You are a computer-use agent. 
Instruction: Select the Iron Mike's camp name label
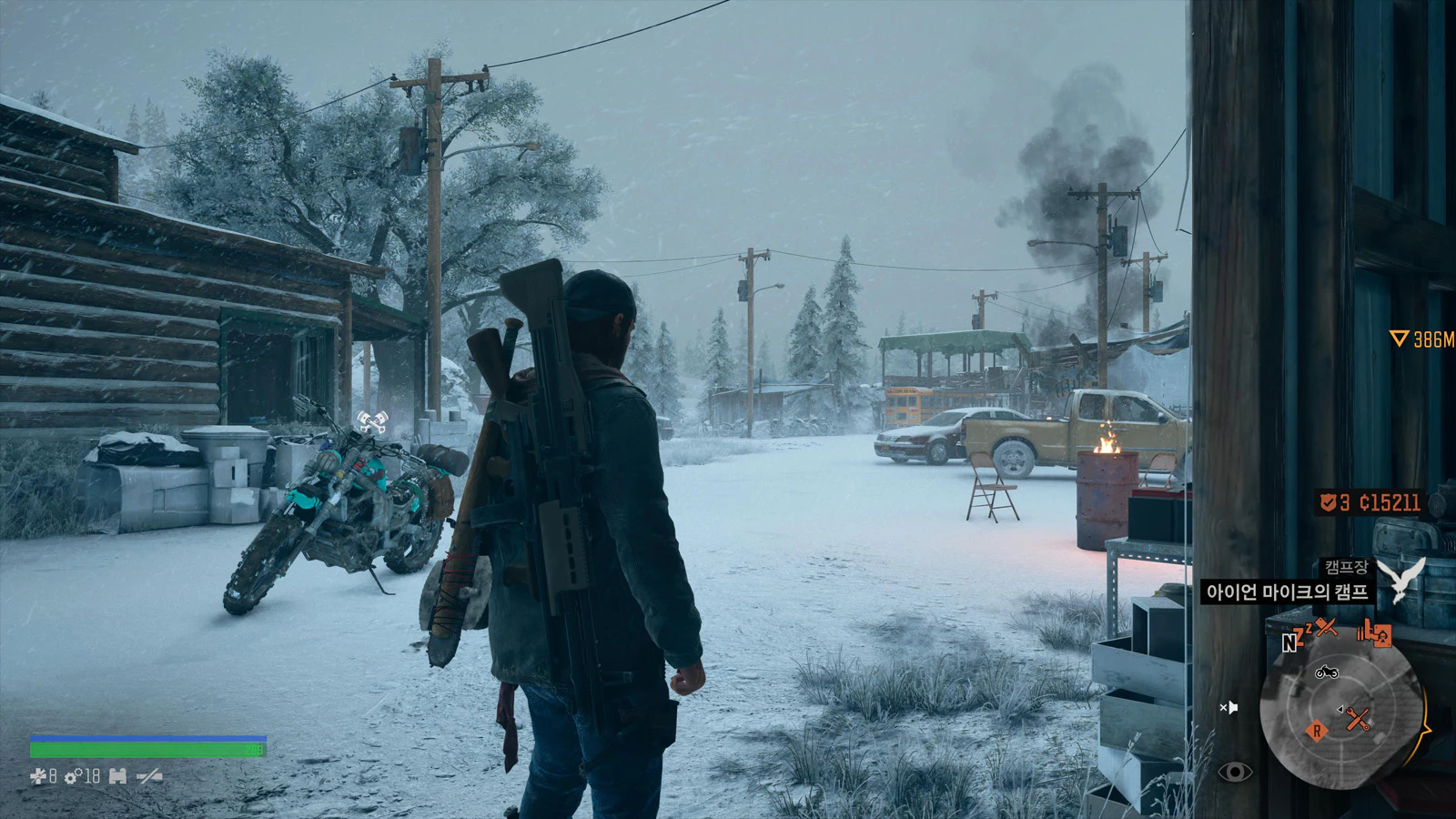pos(1287,592)
